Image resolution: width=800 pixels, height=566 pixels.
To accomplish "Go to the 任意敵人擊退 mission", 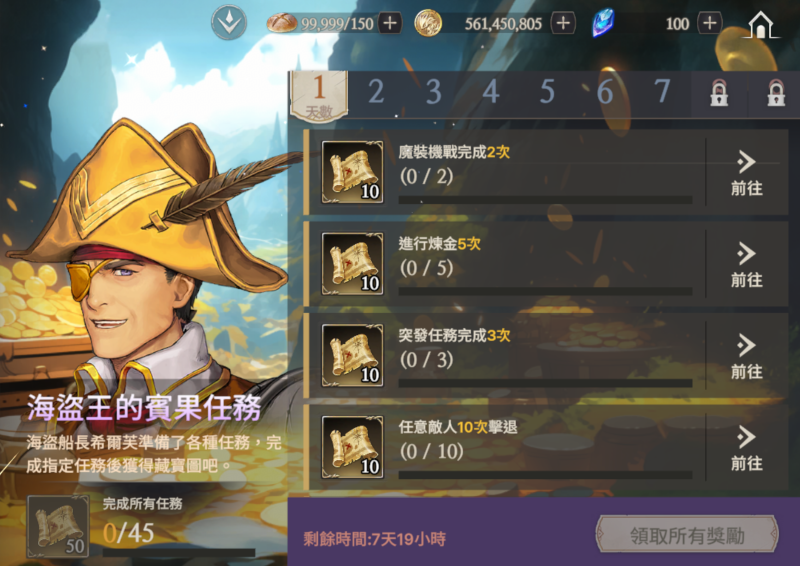I will click(746, 449).
